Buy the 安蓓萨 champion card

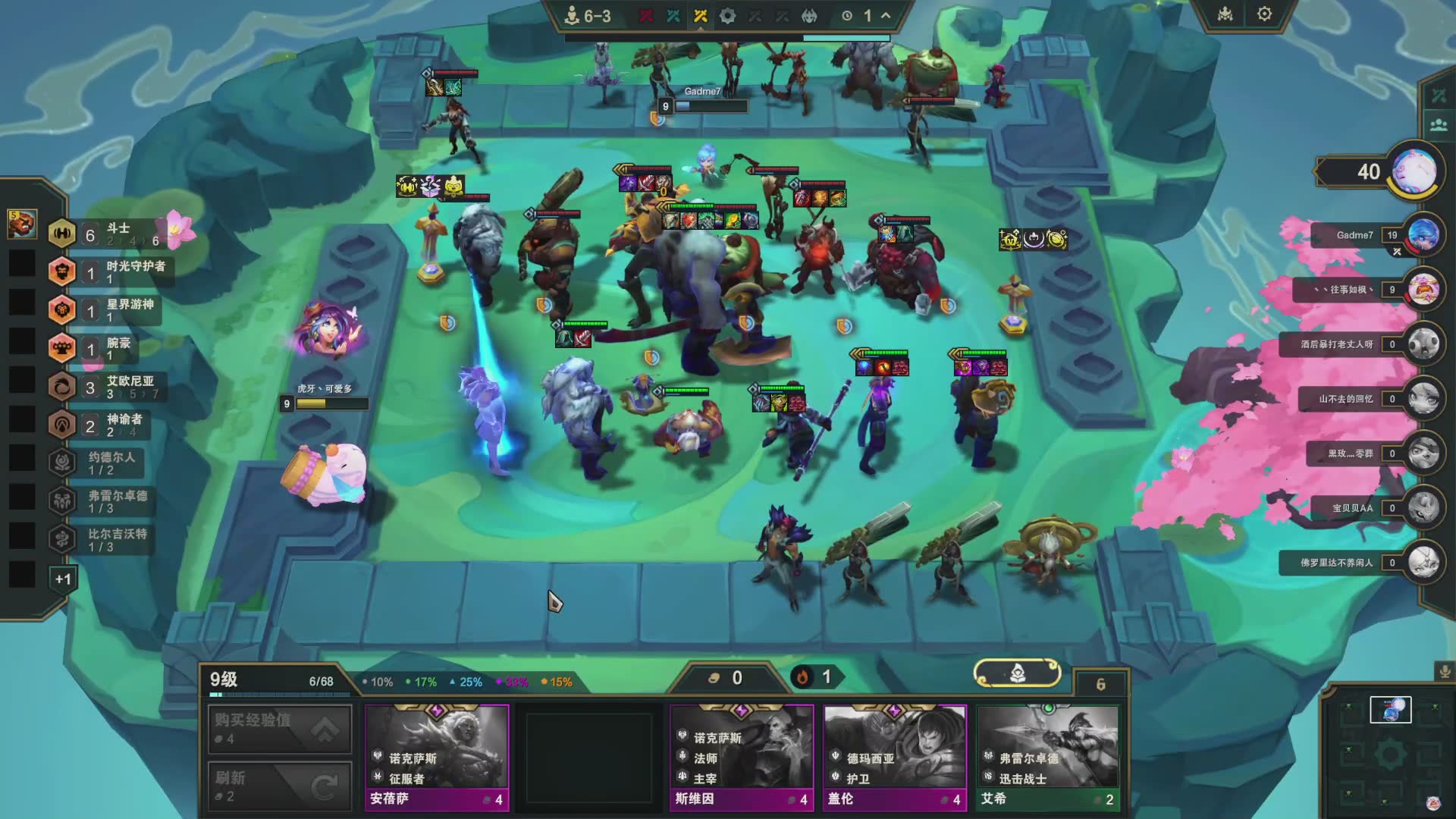point(436,757)
